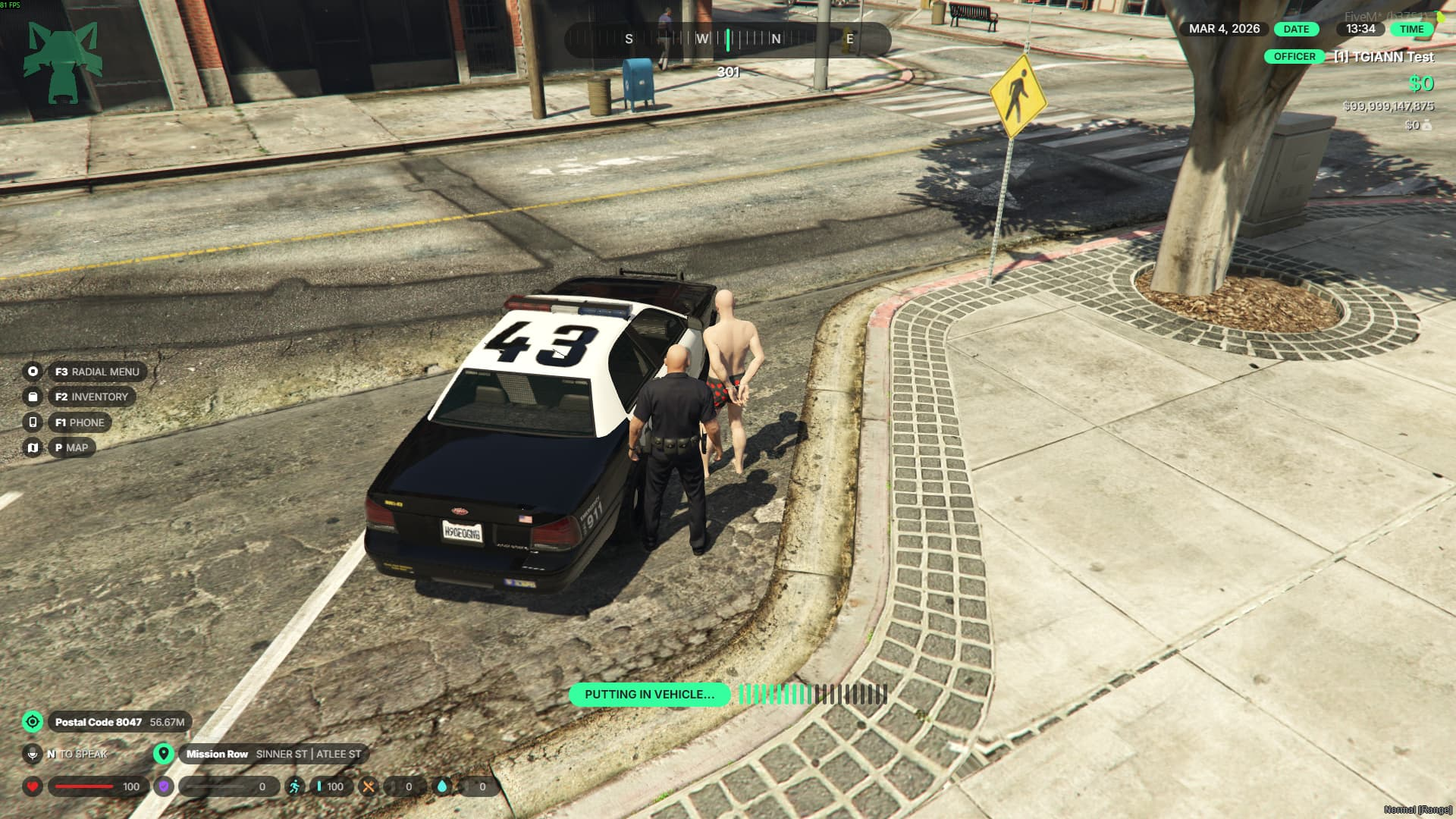Open the Map shortcut

click(71, 447)
